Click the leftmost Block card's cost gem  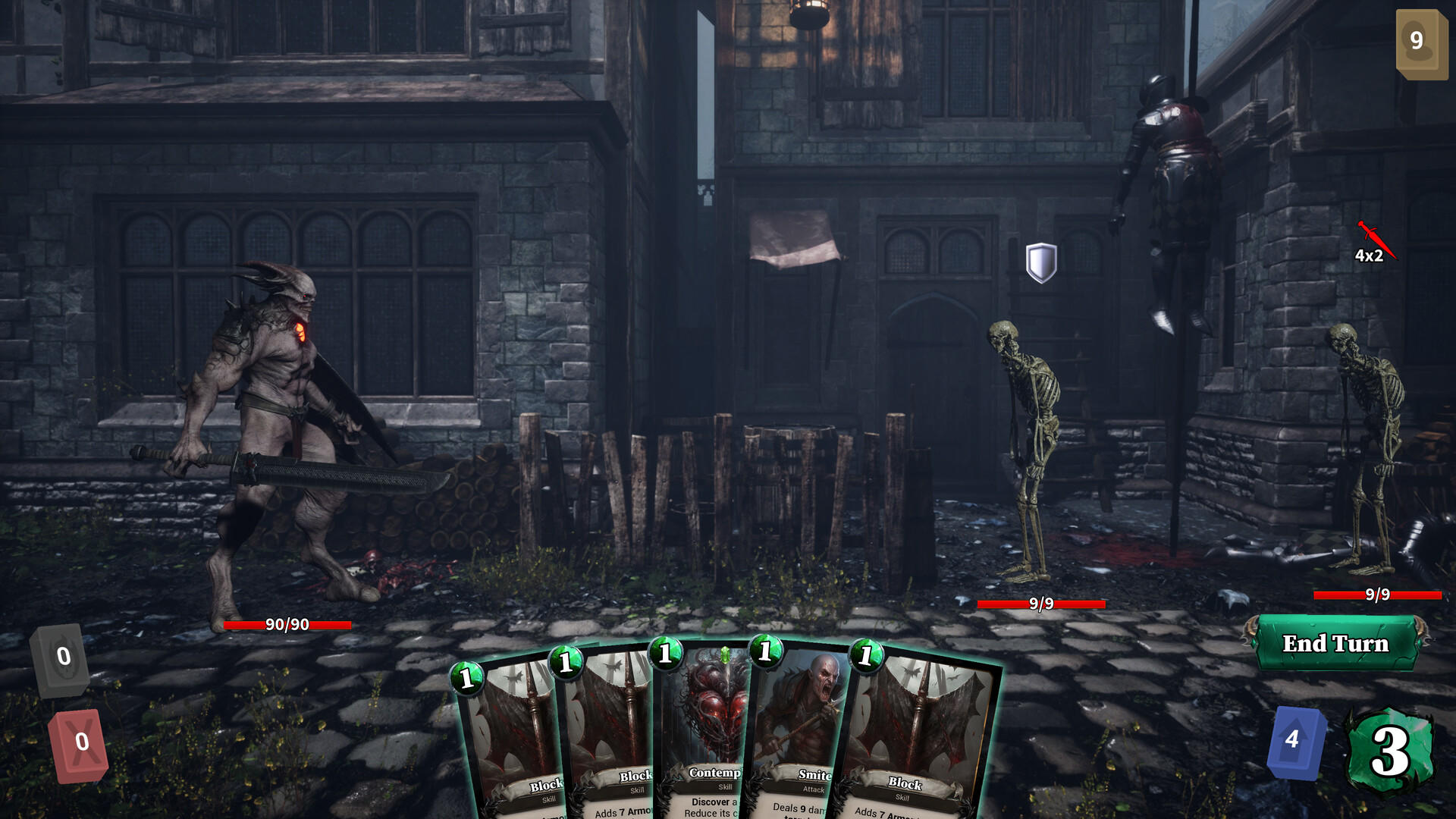pyautogui.click(x=466, y=679)
